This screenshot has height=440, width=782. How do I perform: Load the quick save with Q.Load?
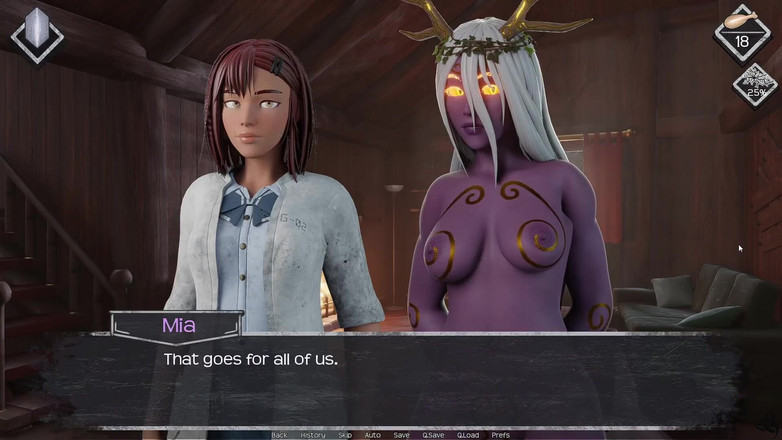coord(468,435)
